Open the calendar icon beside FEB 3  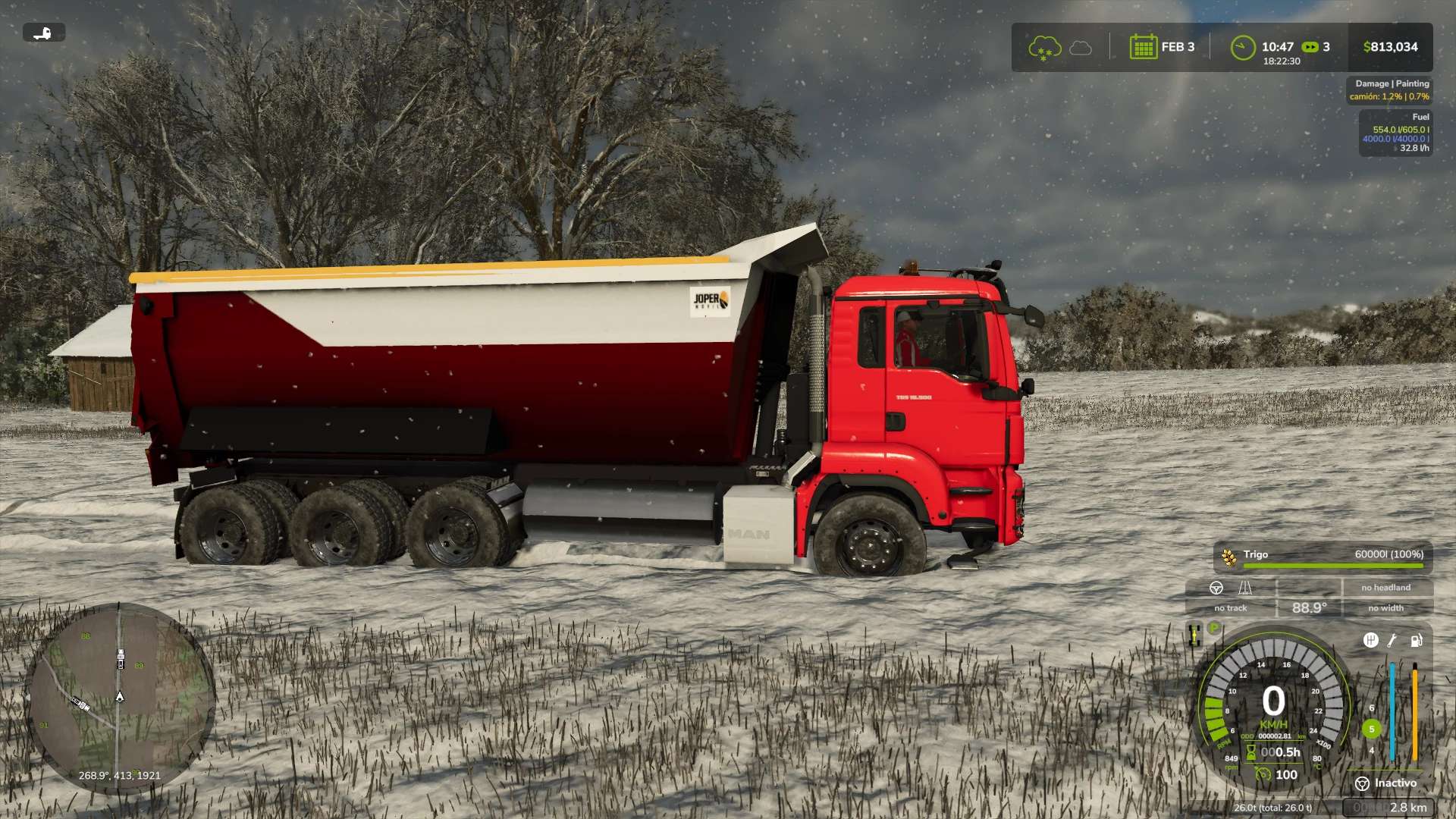[1143, 47]
